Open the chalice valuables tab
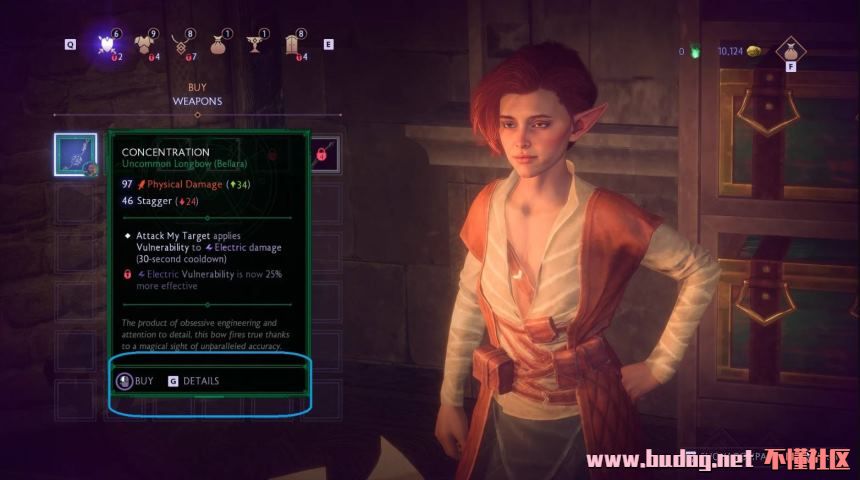860x480 pixels. [x=254, y=45]
